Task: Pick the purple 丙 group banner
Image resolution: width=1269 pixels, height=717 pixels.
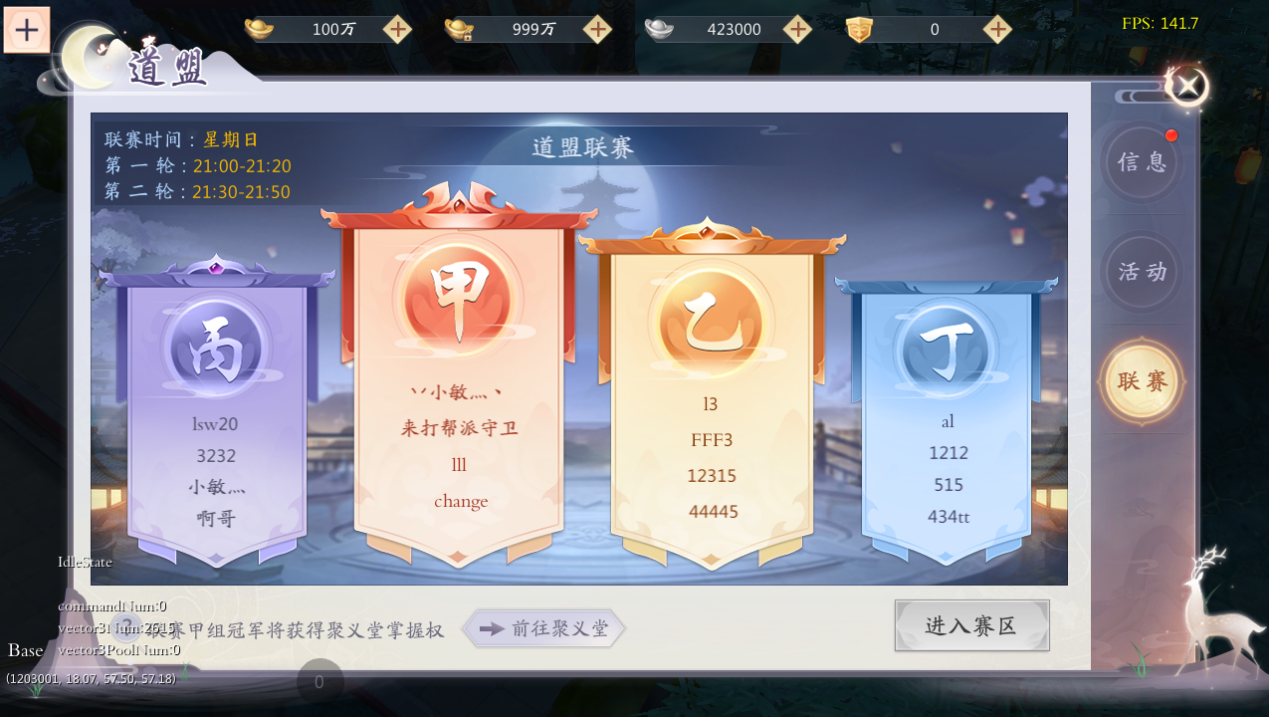Action: (216, 410)
